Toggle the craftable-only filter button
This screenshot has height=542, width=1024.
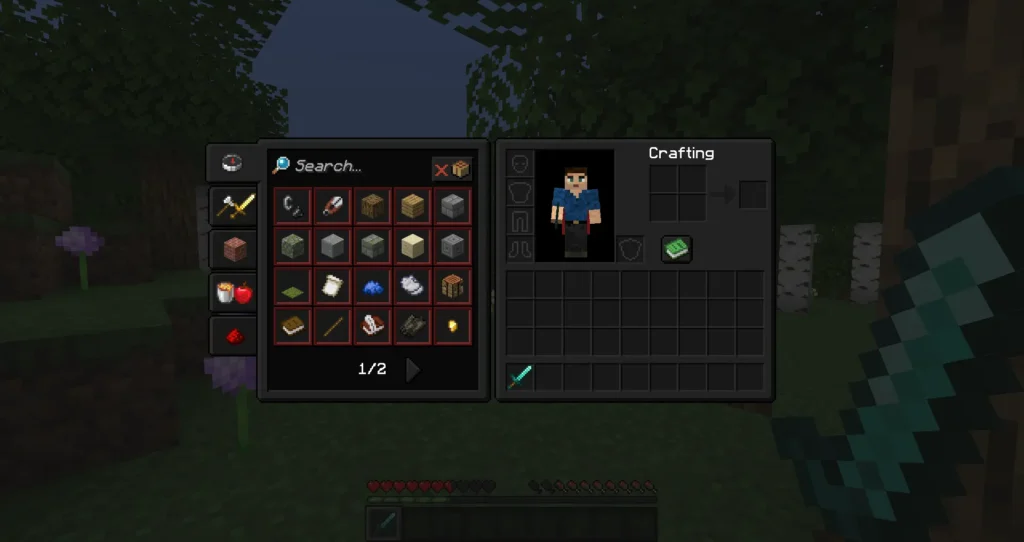[x=451, y=169]
